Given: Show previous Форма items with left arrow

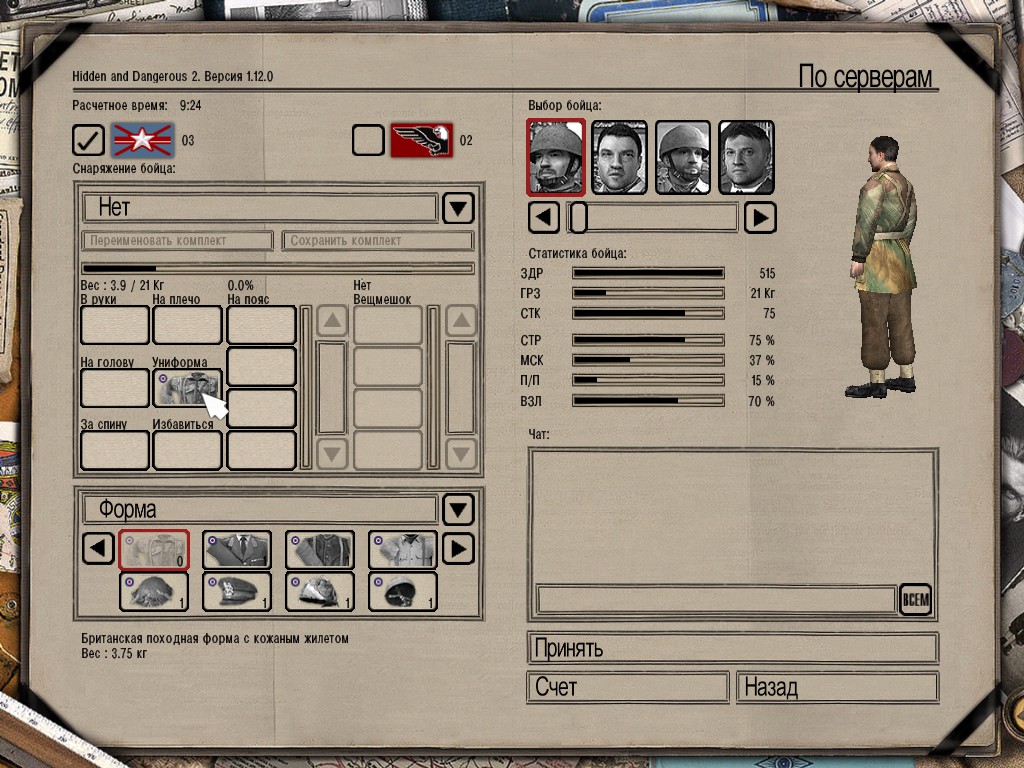Looking at the screenshot, I should 97,549.
